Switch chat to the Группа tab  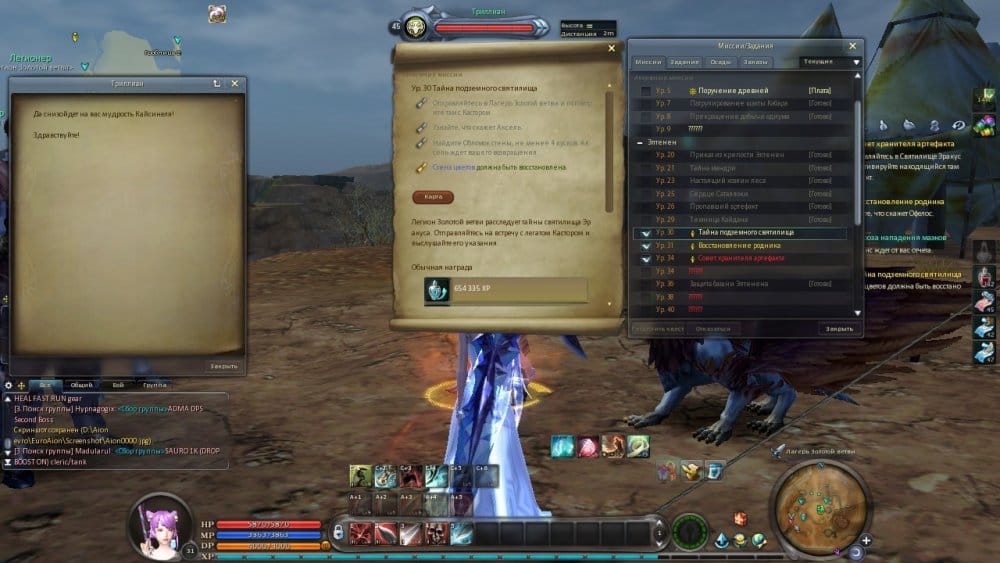(x=154, y=384)
